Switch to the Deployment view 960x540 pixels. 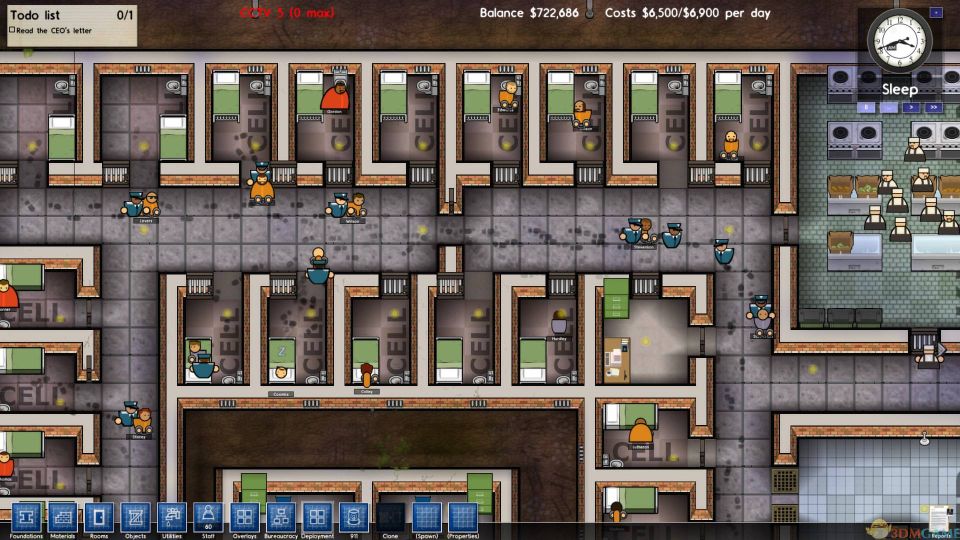coord(317,517)
